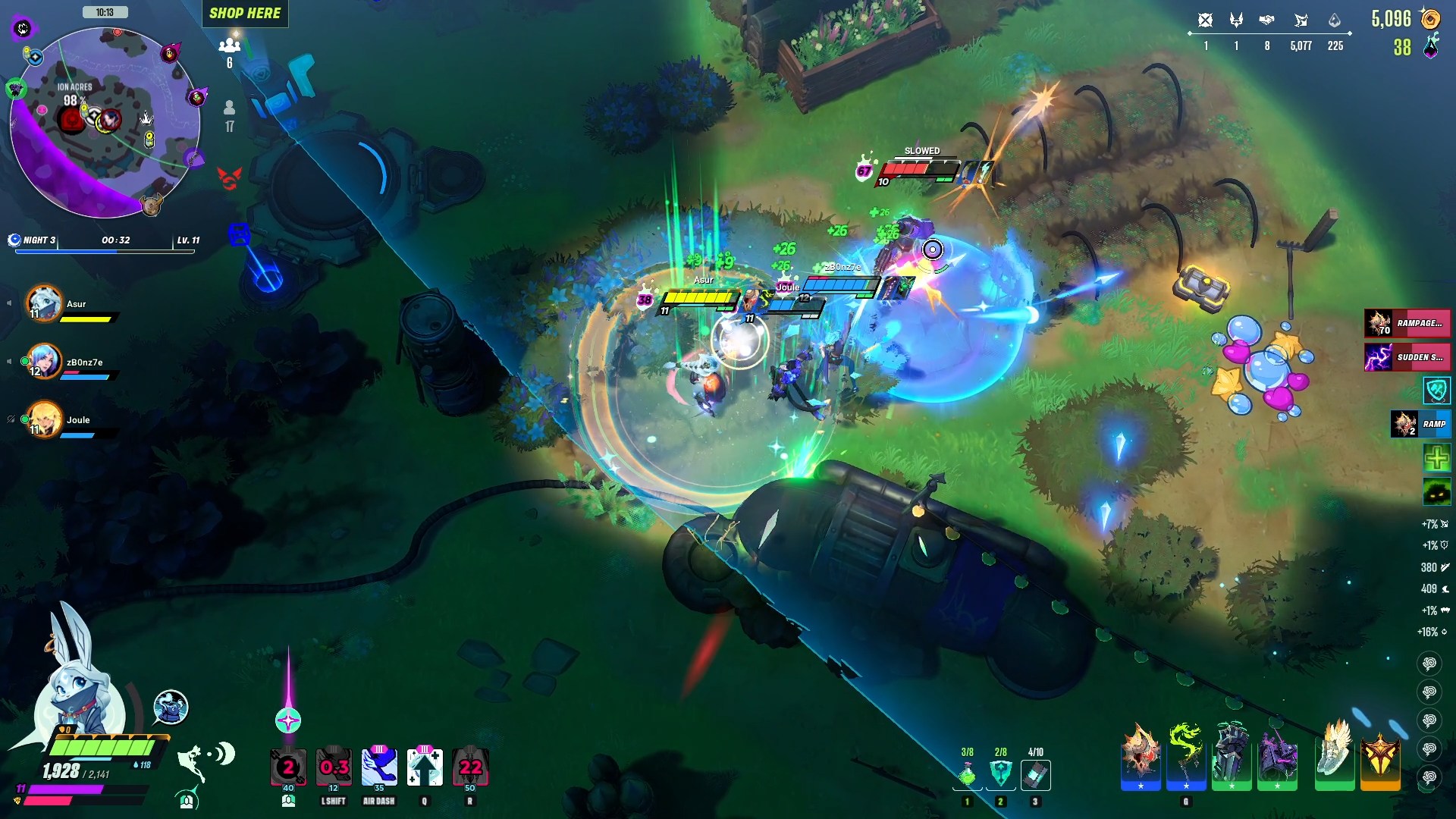Select teammate Asur's portrait

click(45, 303)
